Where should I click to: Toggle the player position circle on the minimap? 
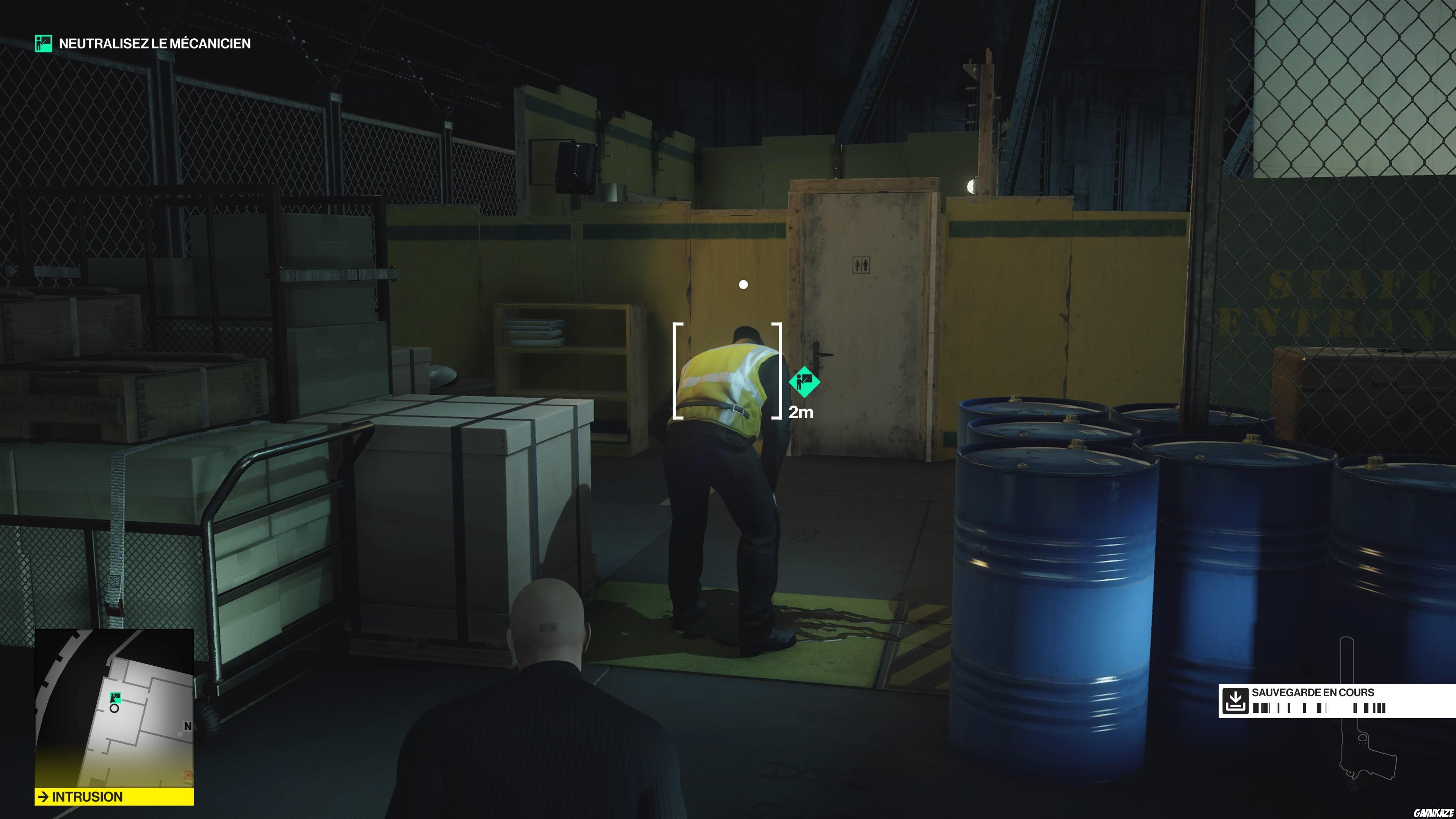coord(115,709)
